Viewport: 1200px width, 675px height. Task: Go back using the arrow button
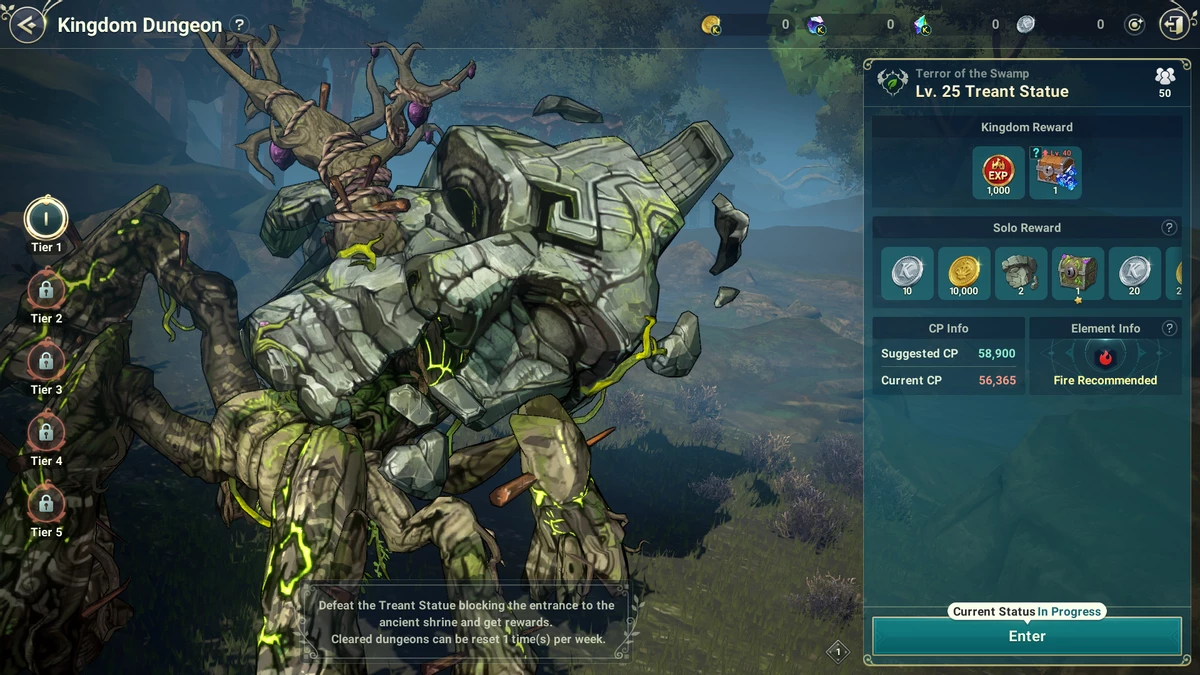click(27, 25)
